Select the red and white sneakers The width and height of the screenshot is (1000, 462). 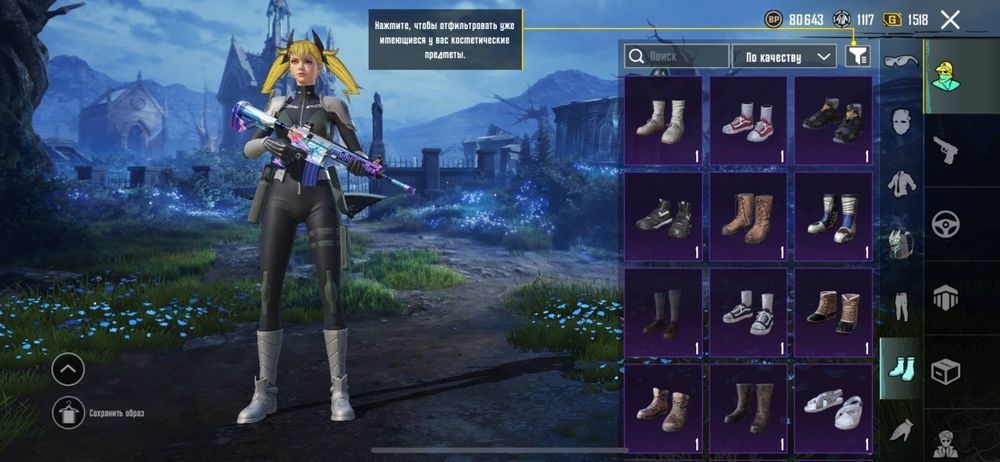click(x=748, y=120)
